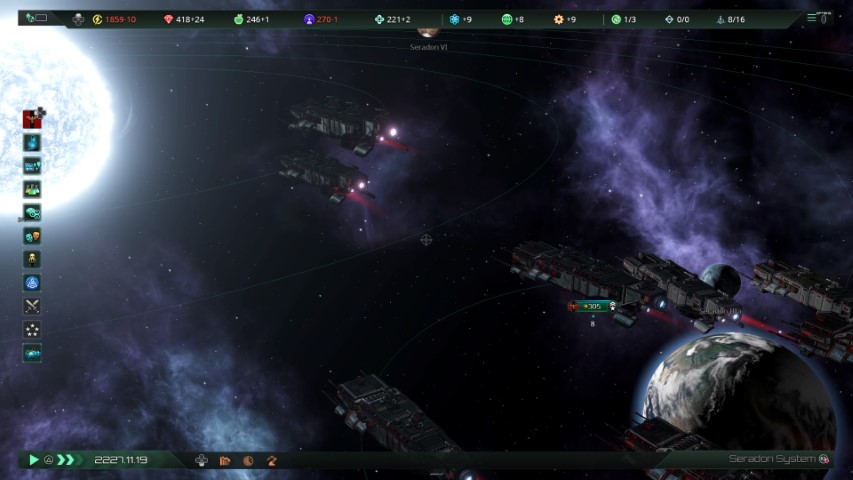Viewport: 853px width, 480px height.
Task: Select the fleet marker labeled 305
Action: pyautogui.click(x=592, y=306)
